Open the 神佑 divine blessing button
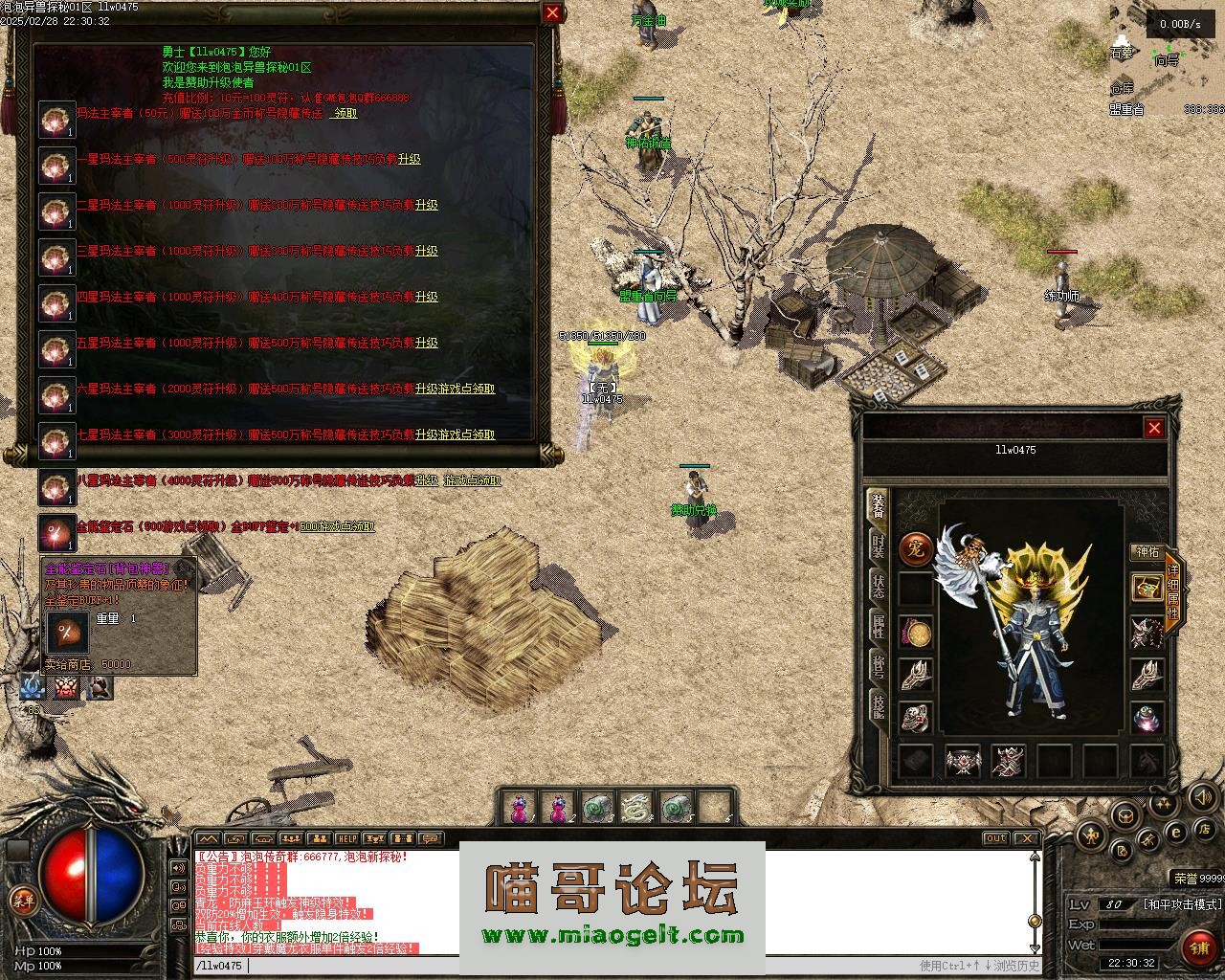This screenshot has height=980, width=1225. (1147, 551)
